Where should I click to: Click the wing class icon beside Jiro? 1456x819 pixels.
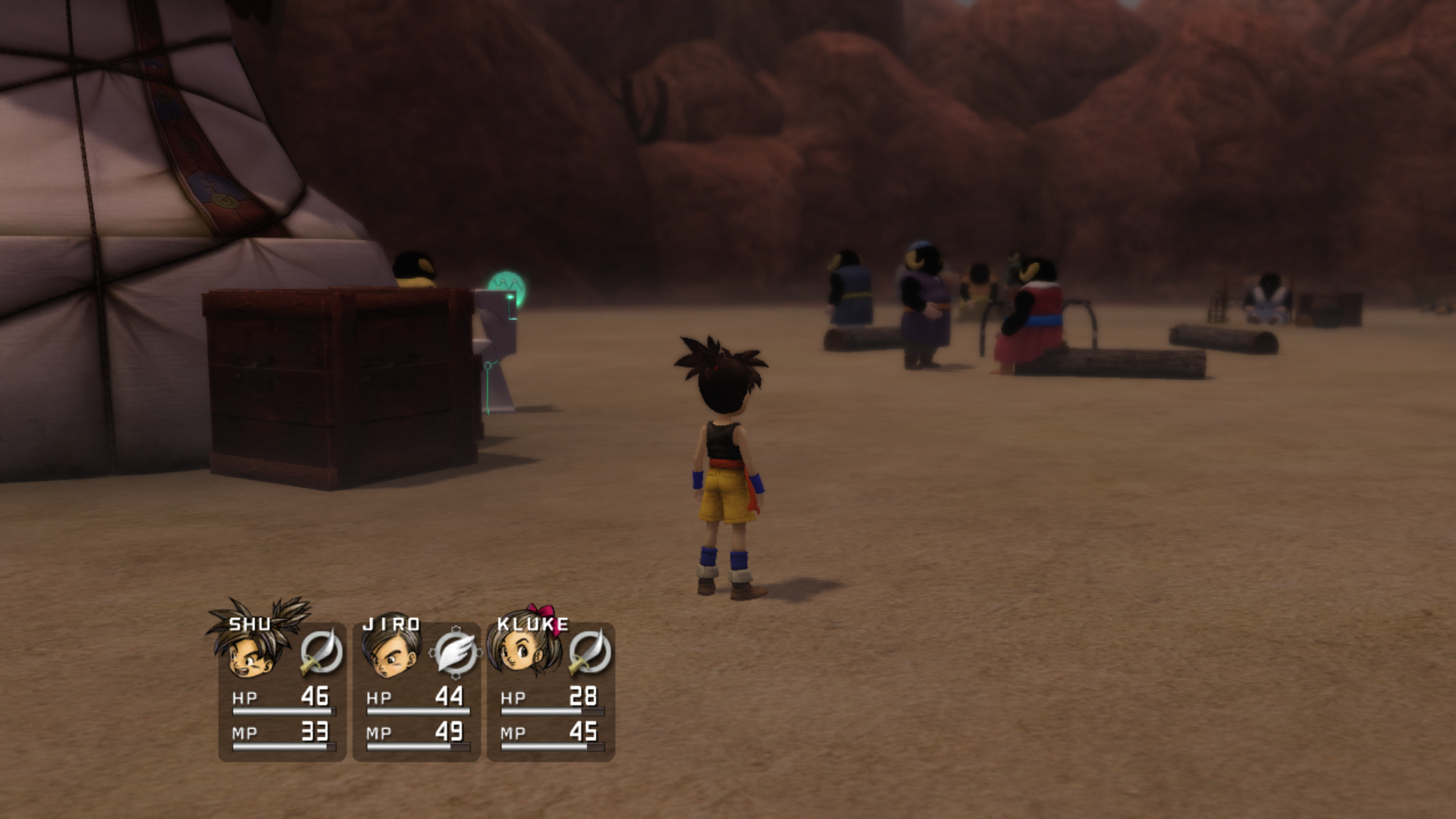click(x=455, y=653)
